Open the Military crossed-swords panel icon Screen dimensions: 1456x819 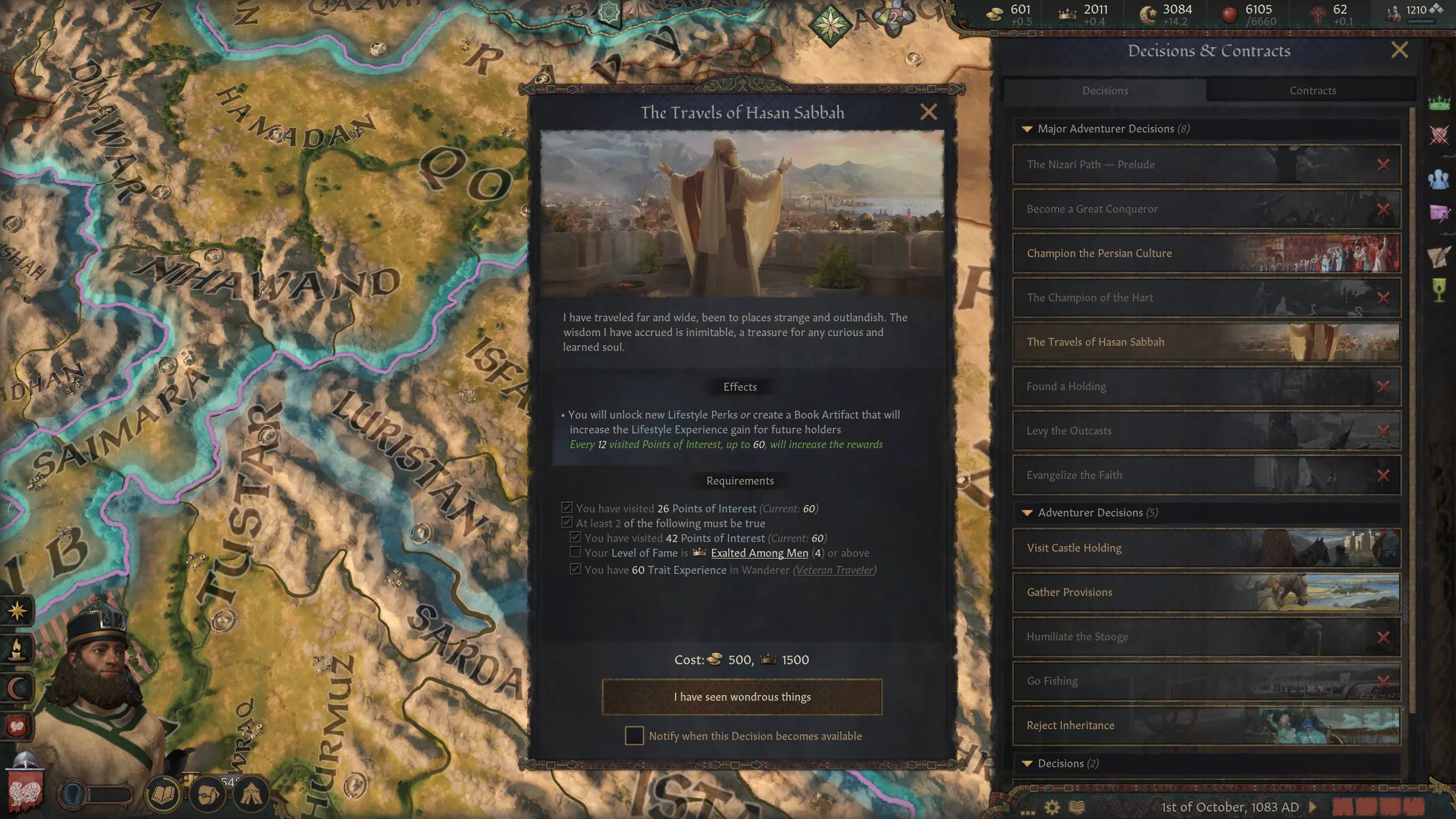[1440, 135]
